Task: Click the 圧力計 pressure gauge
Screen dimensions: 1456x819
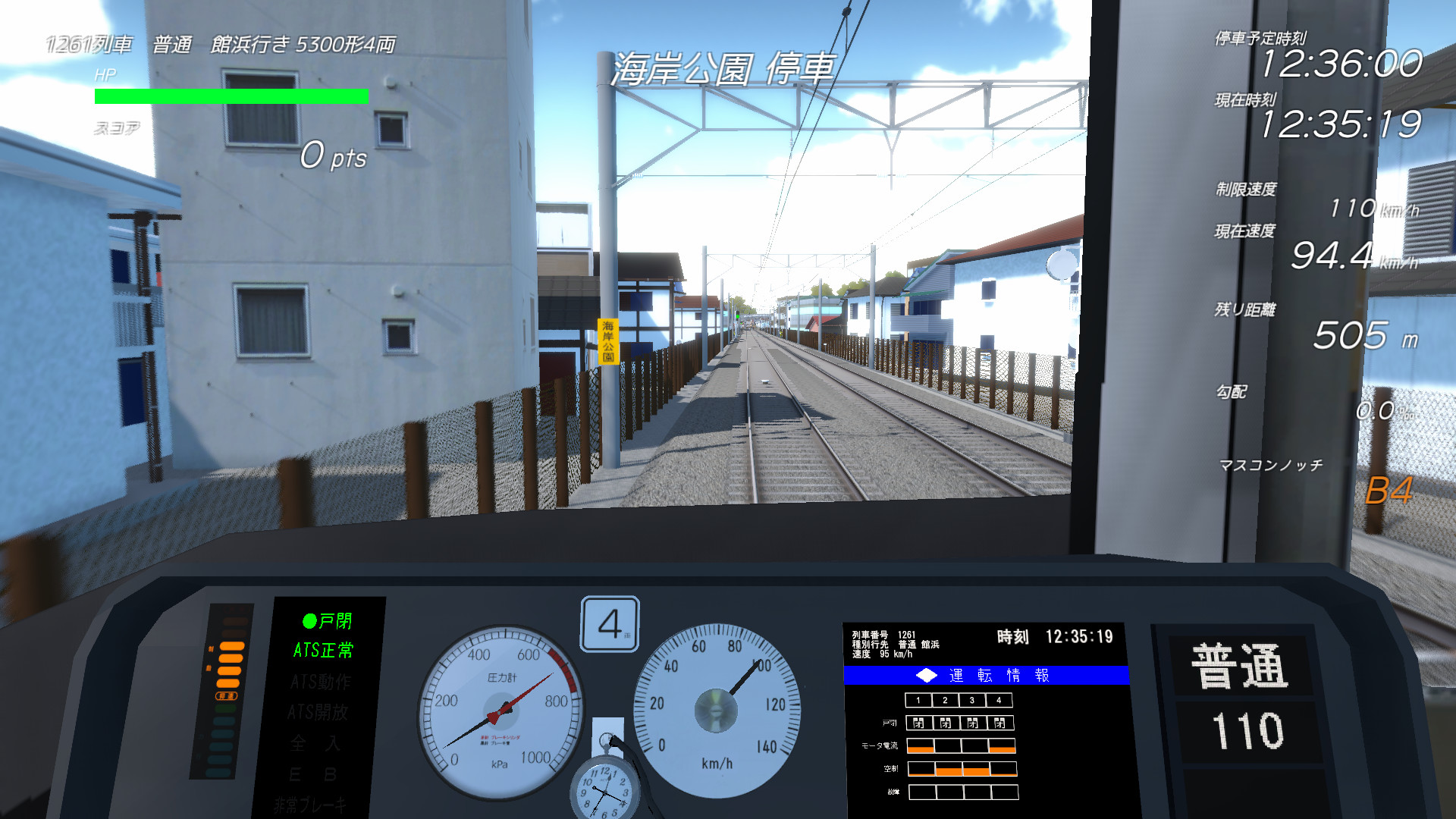Action: coord(500,713)
